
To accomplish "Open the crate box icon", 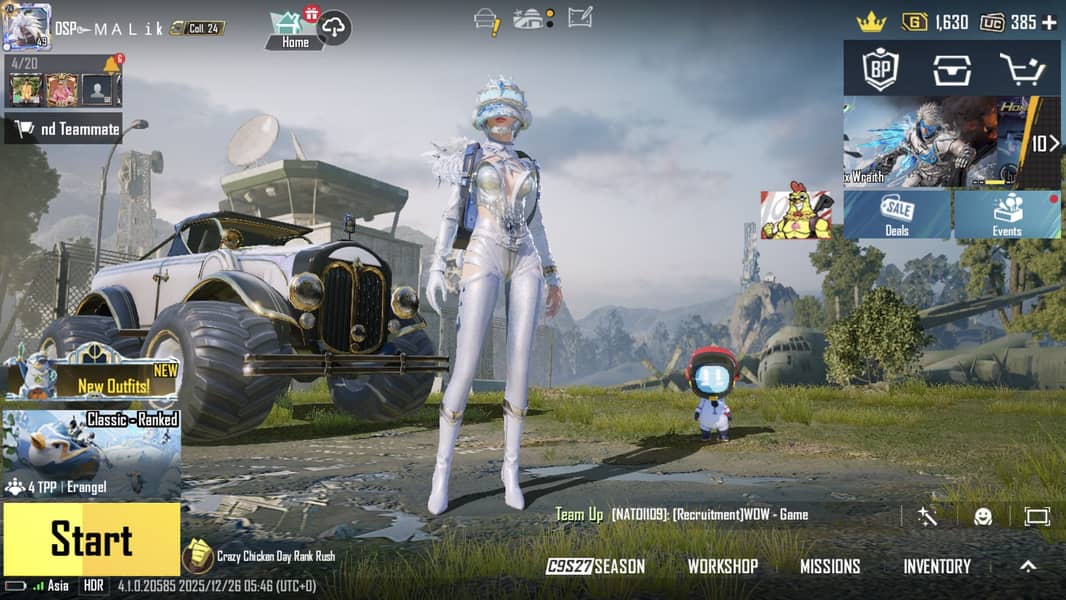I will point(951,69).
